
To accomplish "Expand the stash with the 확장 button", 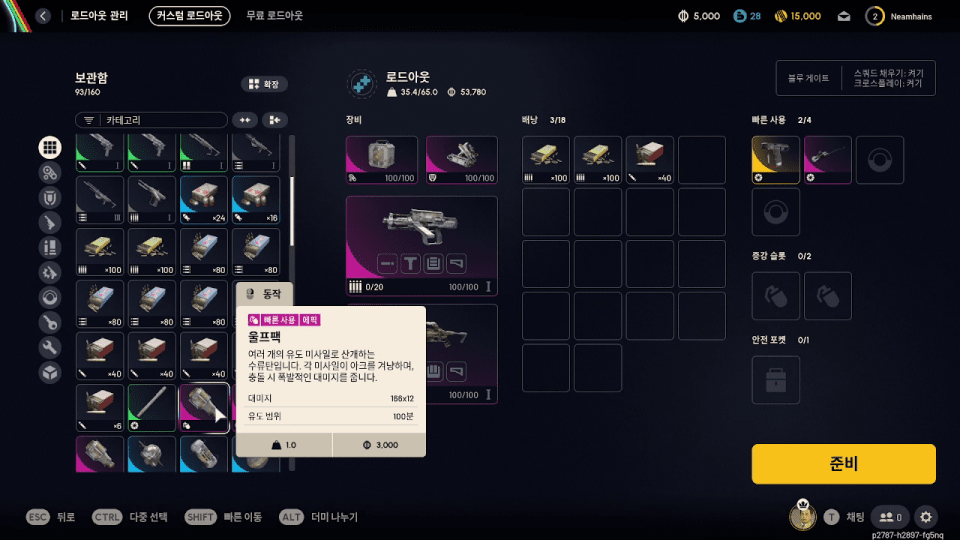I will click(264, 84).
